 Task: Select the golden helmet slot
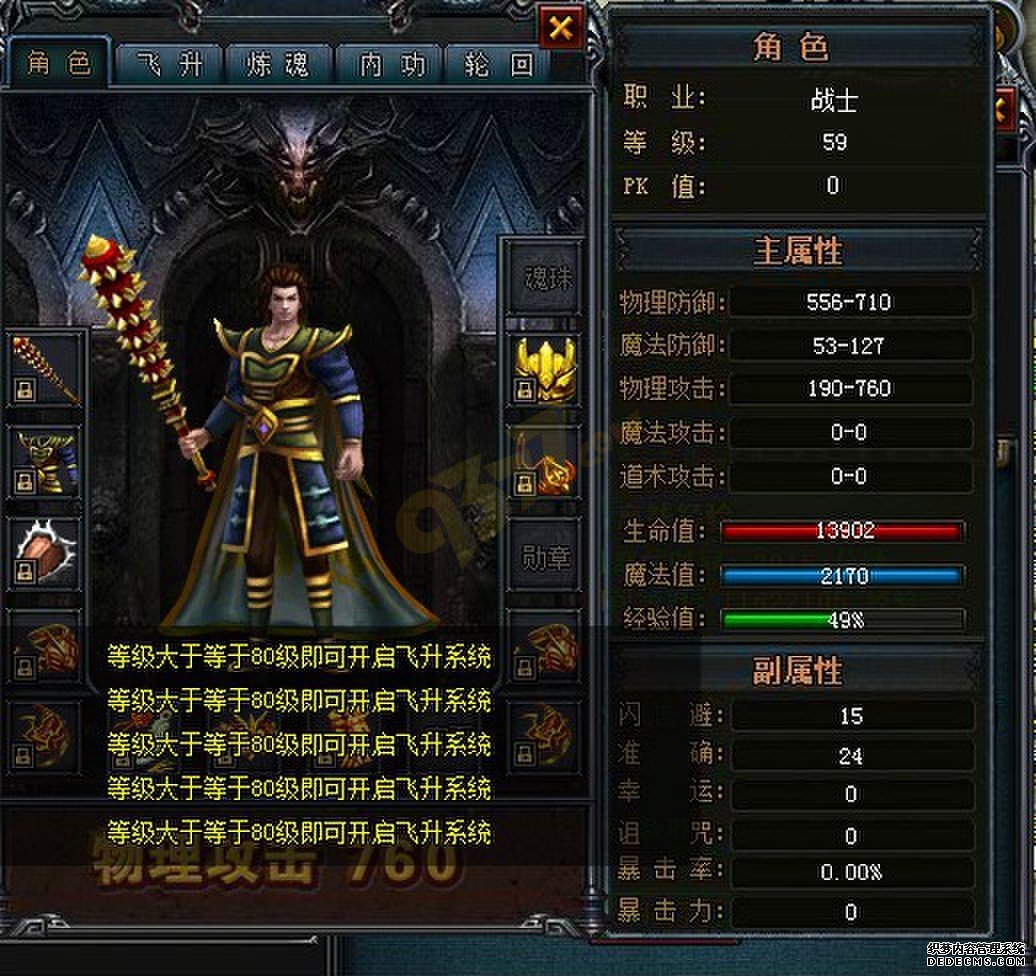[x=546, y=370]
